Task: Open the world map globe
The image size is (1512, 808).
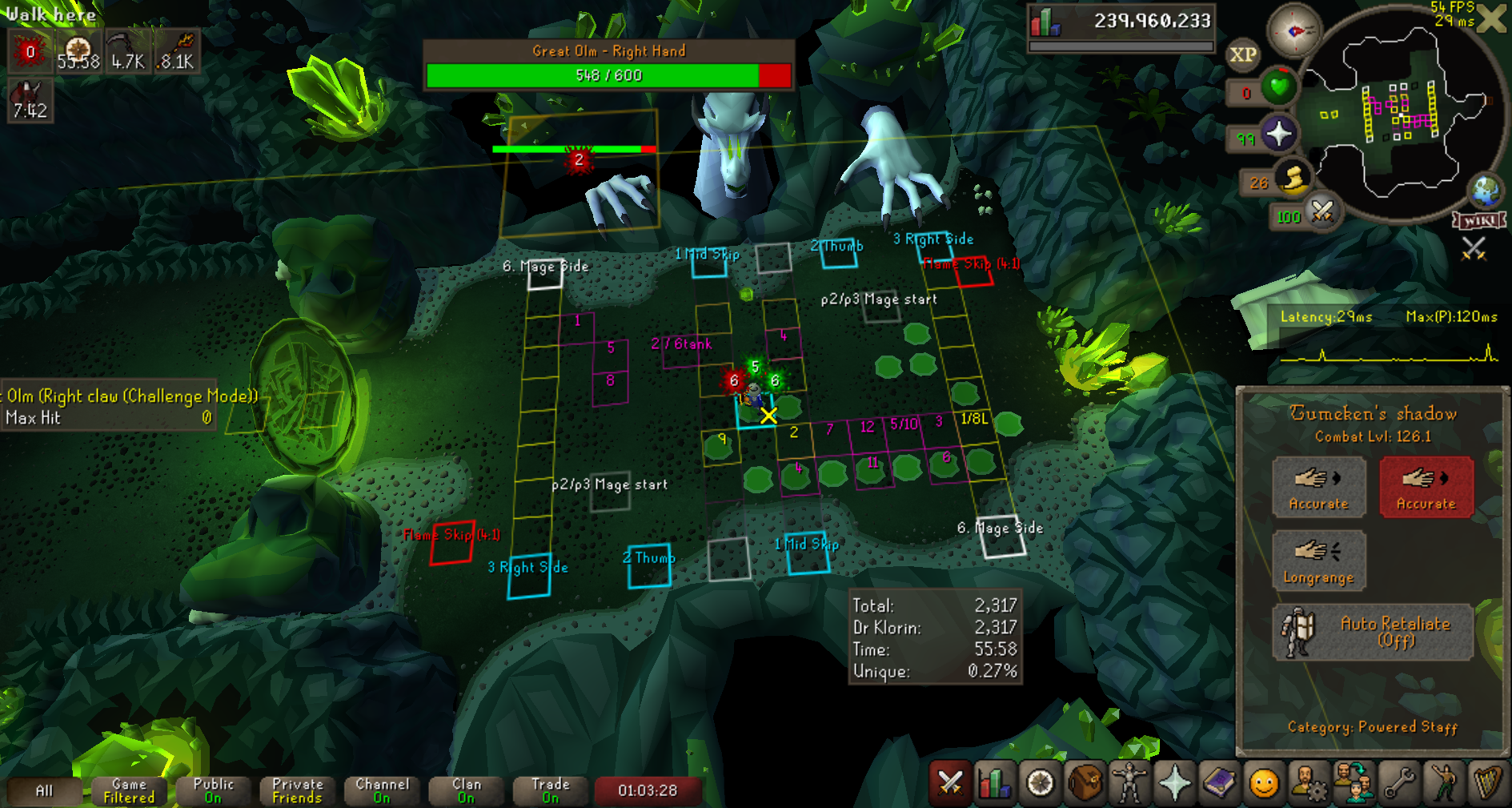Action: (x=1486, y=192)
